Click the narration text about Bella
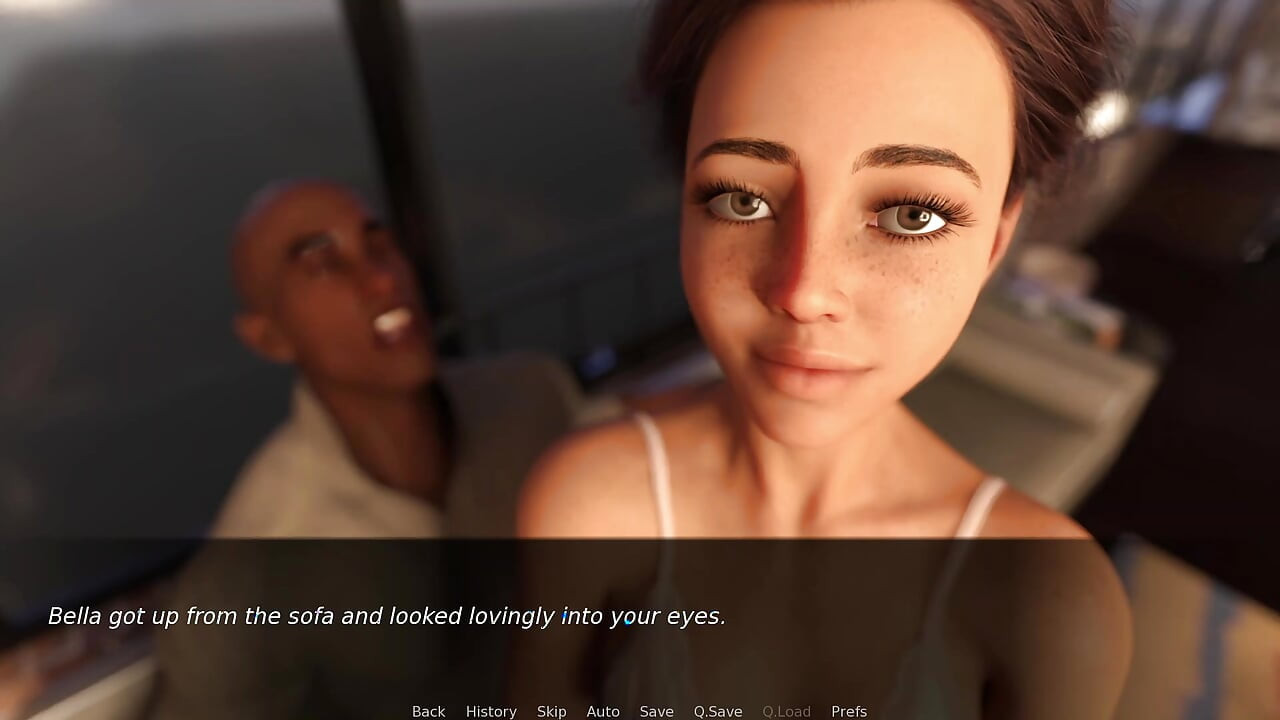This screenshot has width=1280, height=720. click(x=387, y=617)
